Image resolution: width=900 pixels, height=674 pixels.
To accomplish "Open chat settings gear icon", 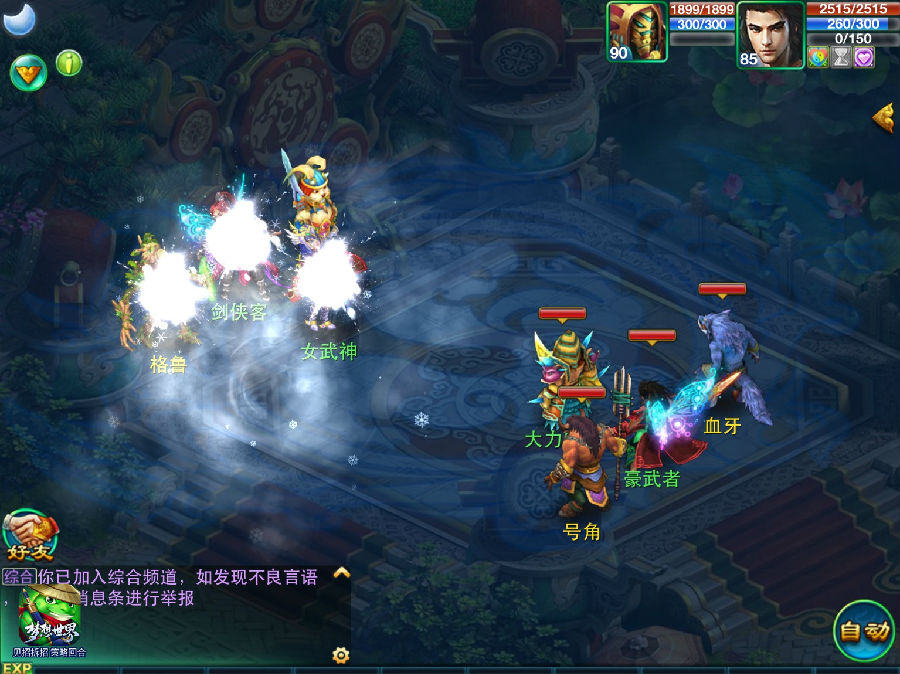I will click(341, 655).
